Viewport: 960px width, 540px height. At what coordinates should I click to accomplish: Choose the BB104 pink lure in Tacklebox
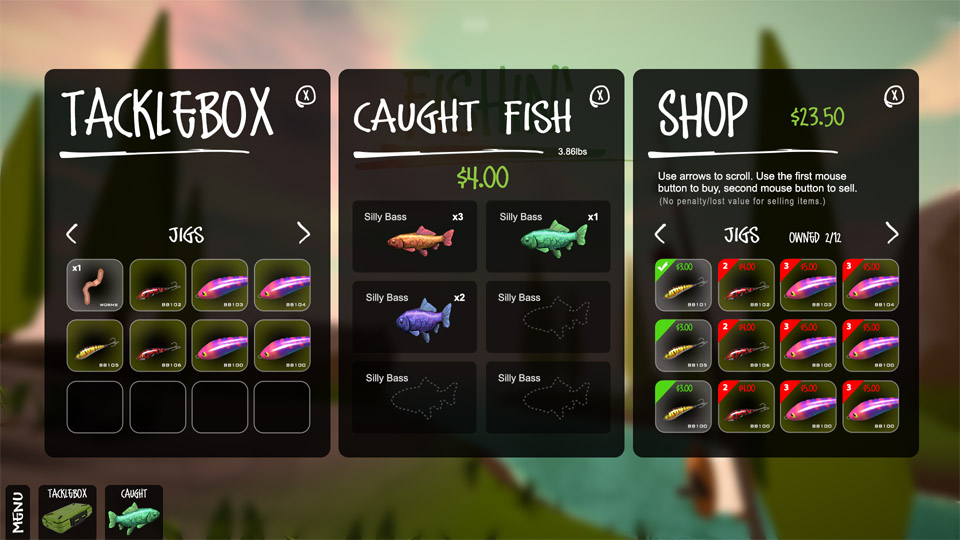(282, 285)
